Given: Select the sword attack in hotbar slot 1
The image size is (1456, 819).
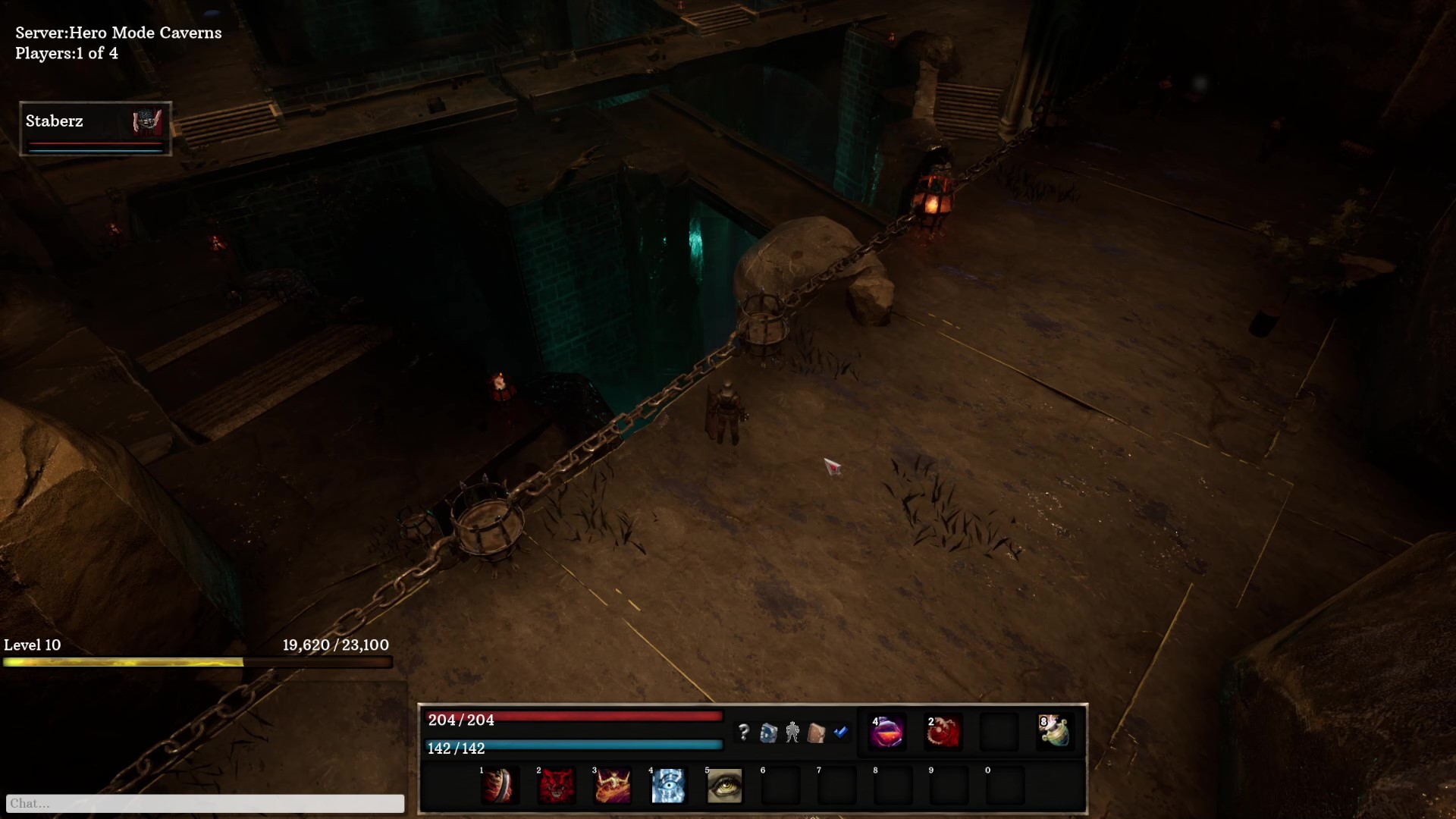Looking at the screenshot, I should 500,786.
